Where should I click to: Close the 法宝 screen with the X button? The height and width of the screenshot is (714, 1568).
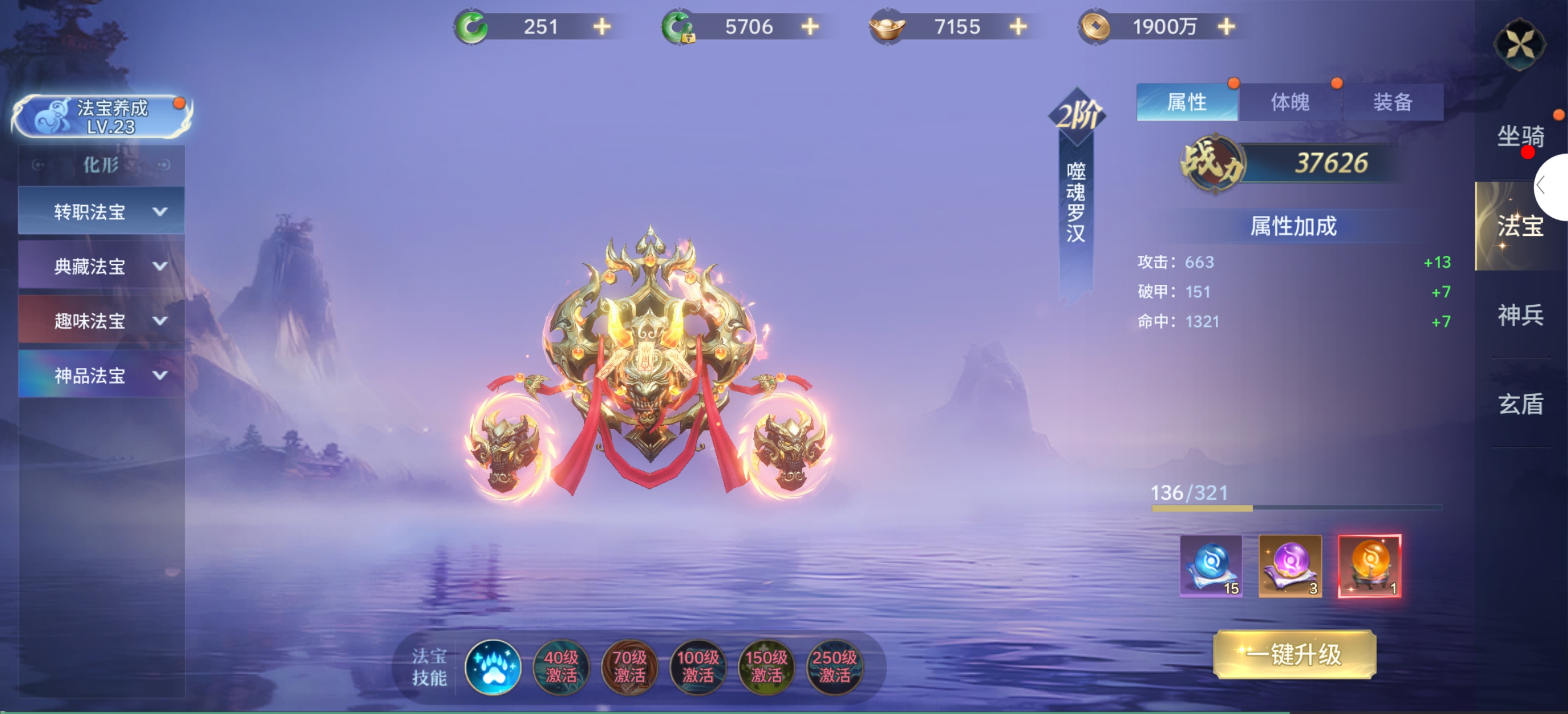[x=1519, y=44]
